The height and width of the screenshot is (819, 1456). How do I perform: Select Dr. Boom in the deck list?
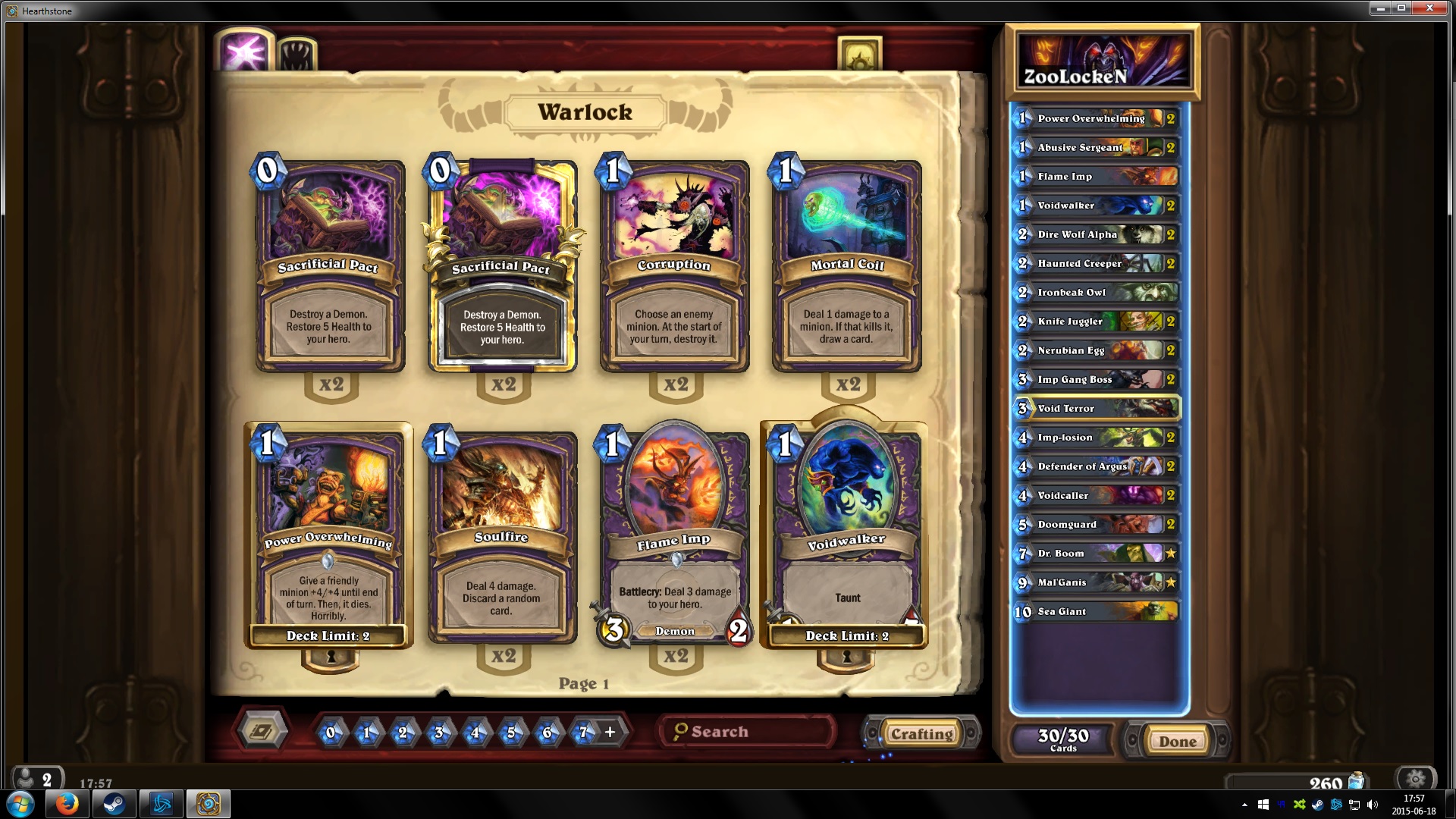point(1097,554)
